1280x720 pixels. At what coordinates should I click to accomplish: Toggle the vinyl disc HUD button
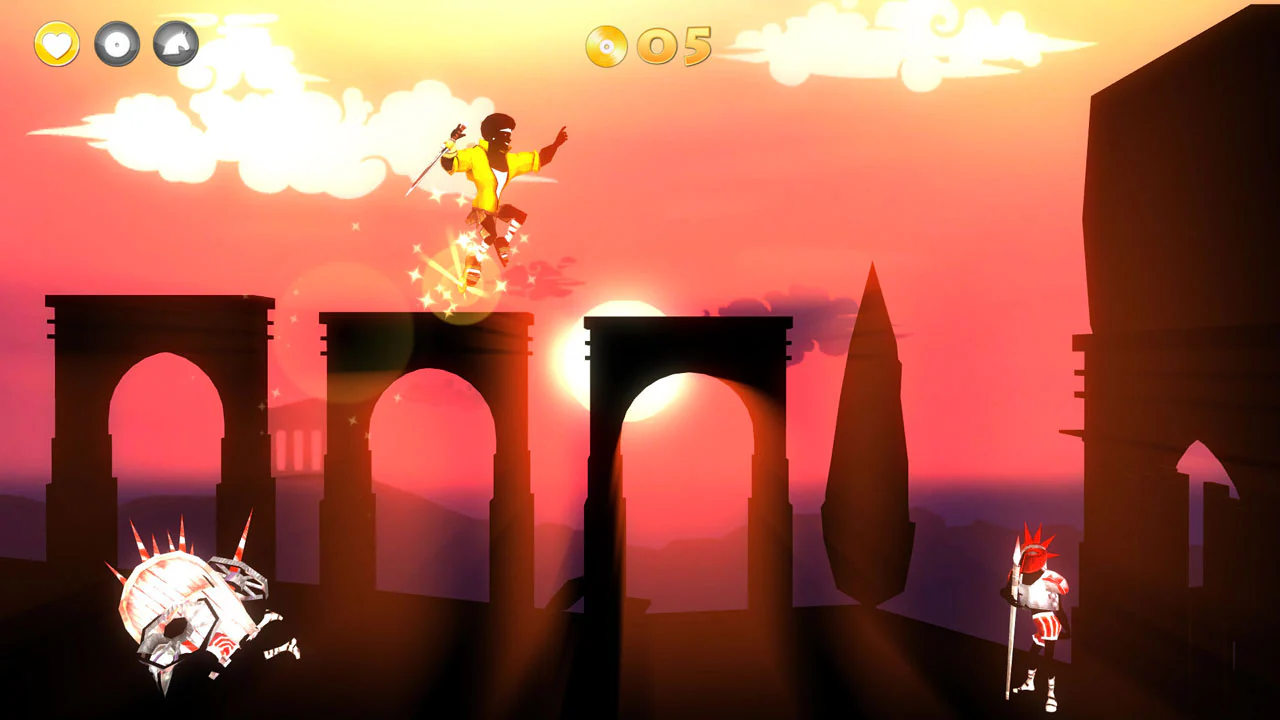click(x=117, y=44)
